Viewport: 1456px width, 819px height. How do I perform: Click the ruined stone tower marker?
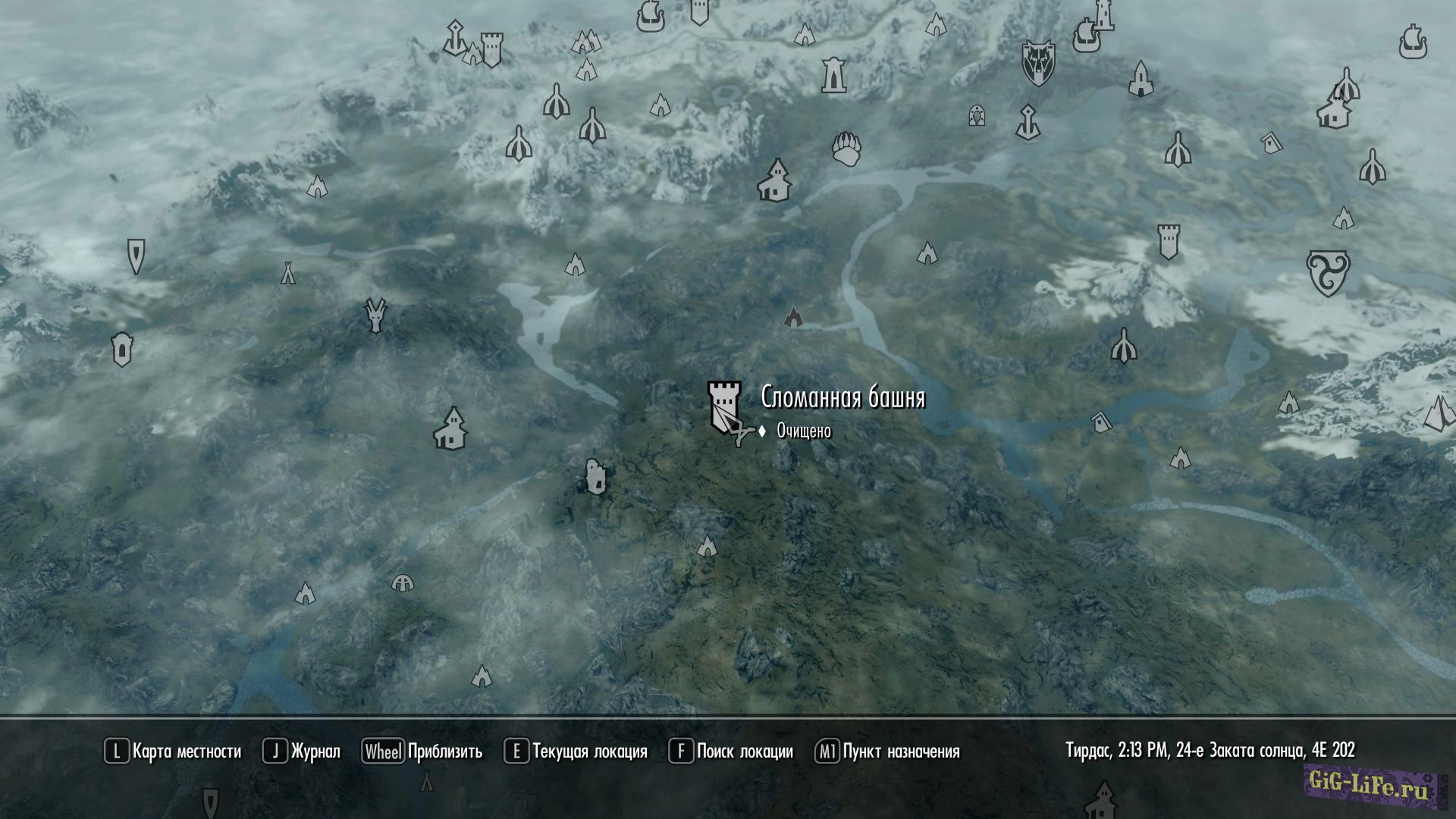click(x=595, y=476)
